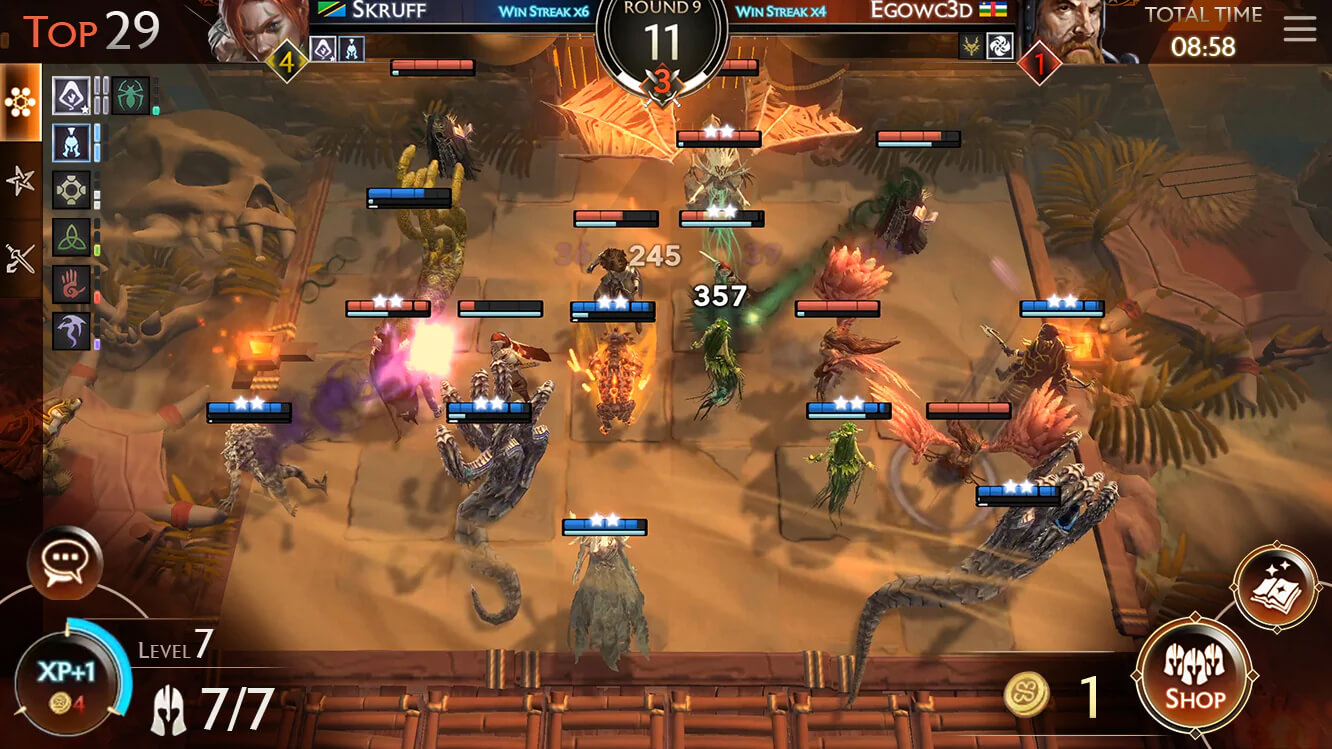Open the green triquetra synergy icon
1332x749 pixels.
(72, 237)
